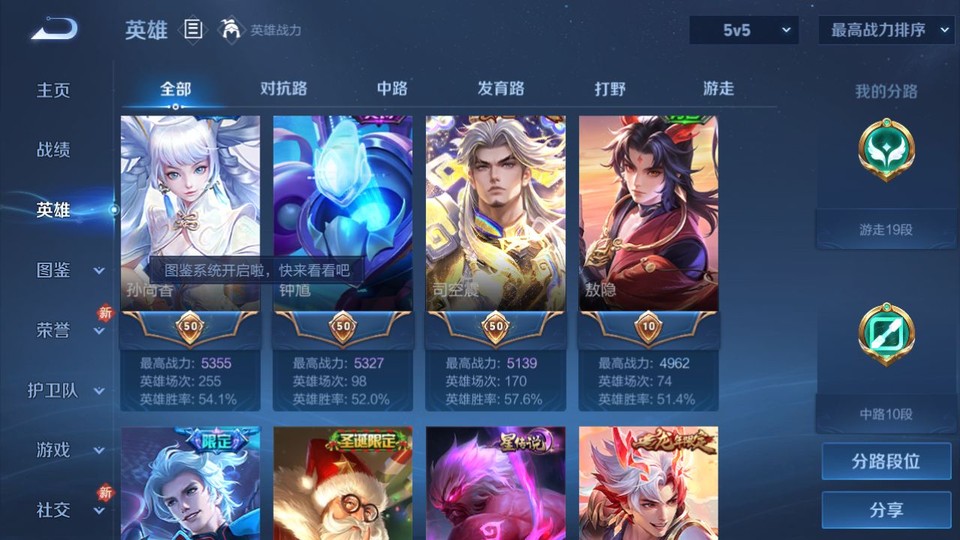
Task: Open the 护卫队 sidebar entry
Action: [64, 390]
